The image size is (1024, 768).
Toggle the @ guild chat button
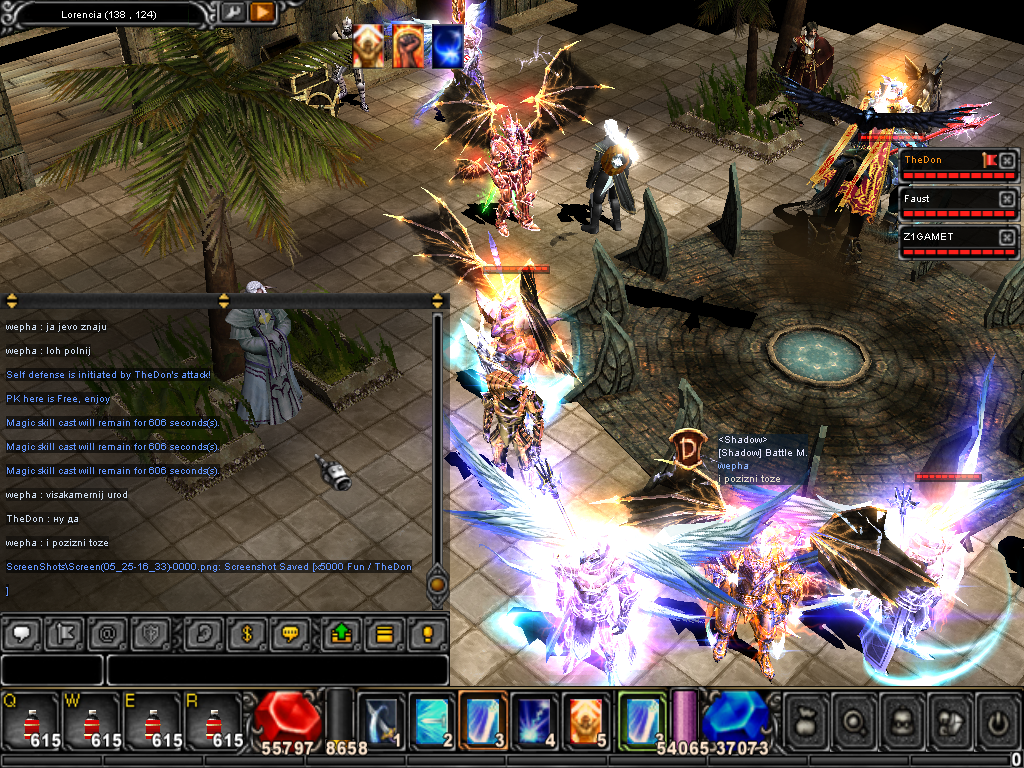pyautogui.click(x=107, y=633)
